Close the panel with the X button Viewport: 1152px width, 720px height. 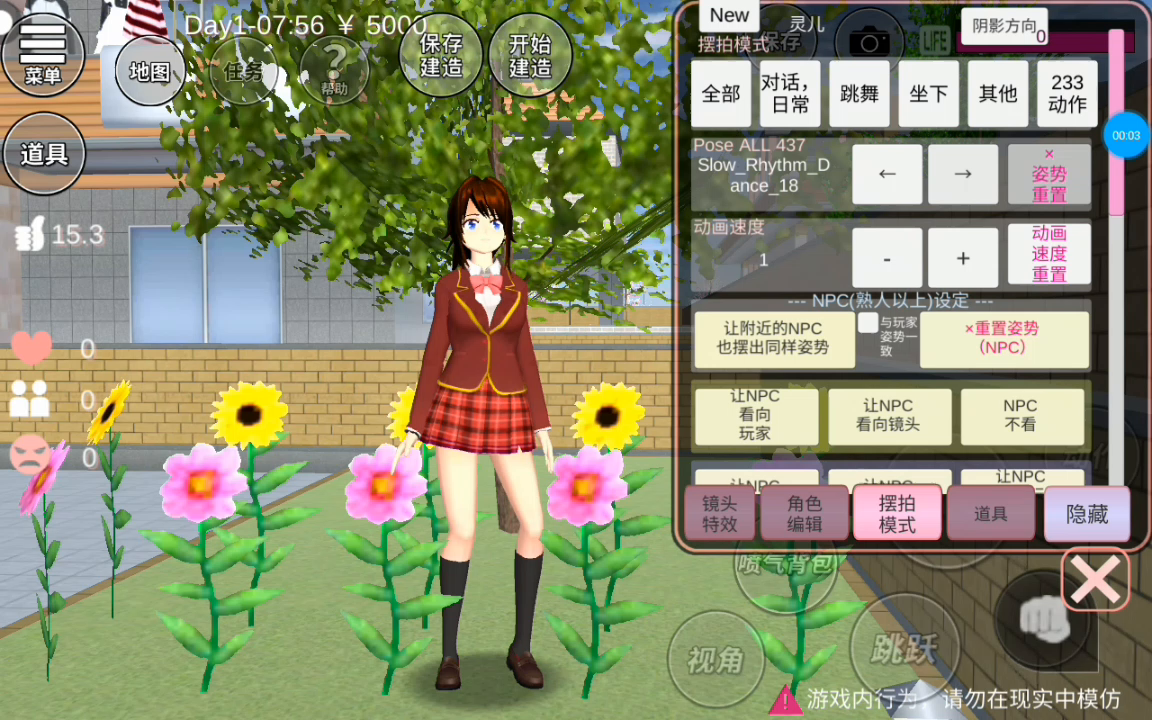pos(1095,579)
